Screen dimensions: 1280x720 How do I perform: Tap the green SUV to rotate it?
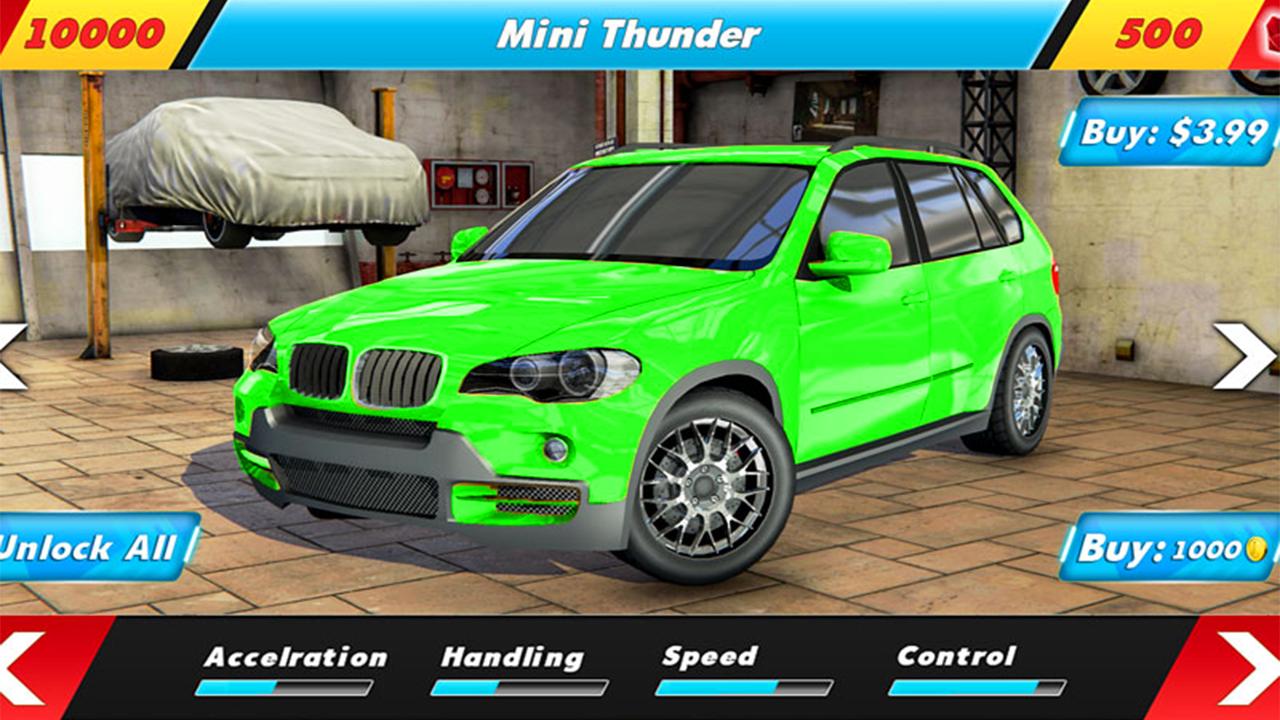pos(640,330)
